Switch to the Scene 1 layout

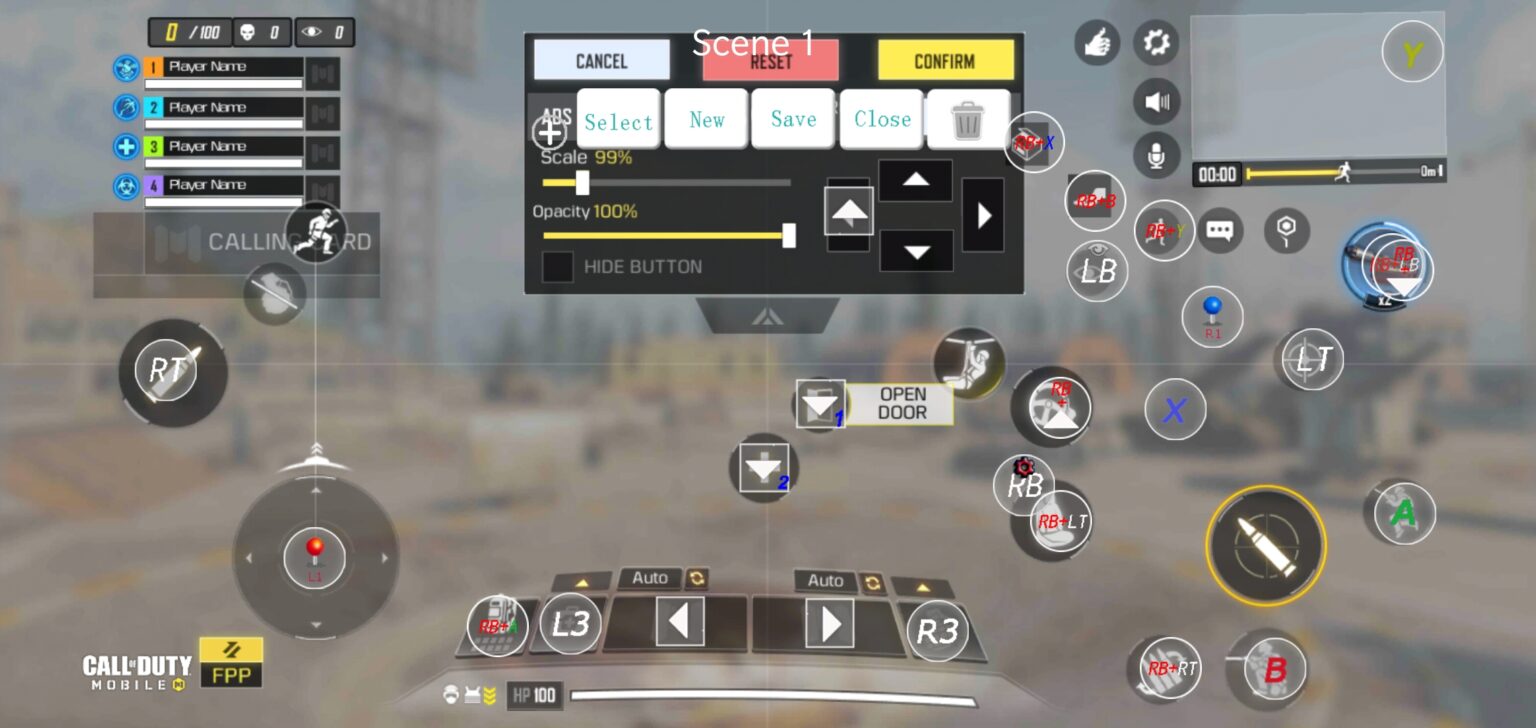[756, 42]
